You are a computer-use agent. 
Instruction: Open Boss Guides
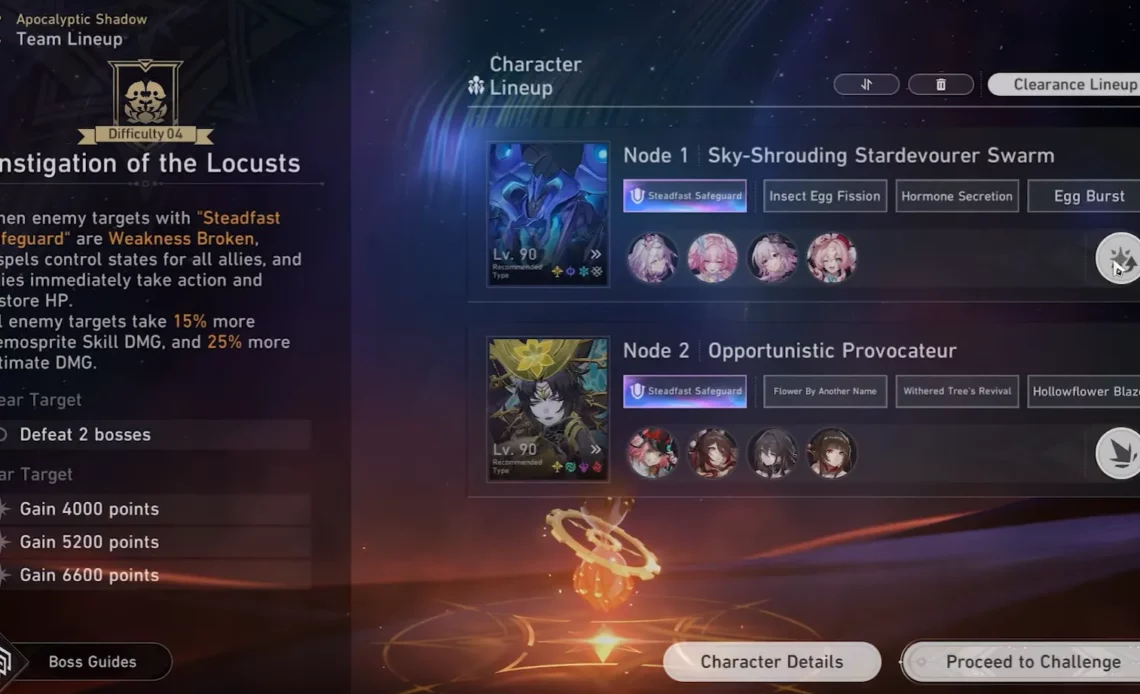[92, 662]
